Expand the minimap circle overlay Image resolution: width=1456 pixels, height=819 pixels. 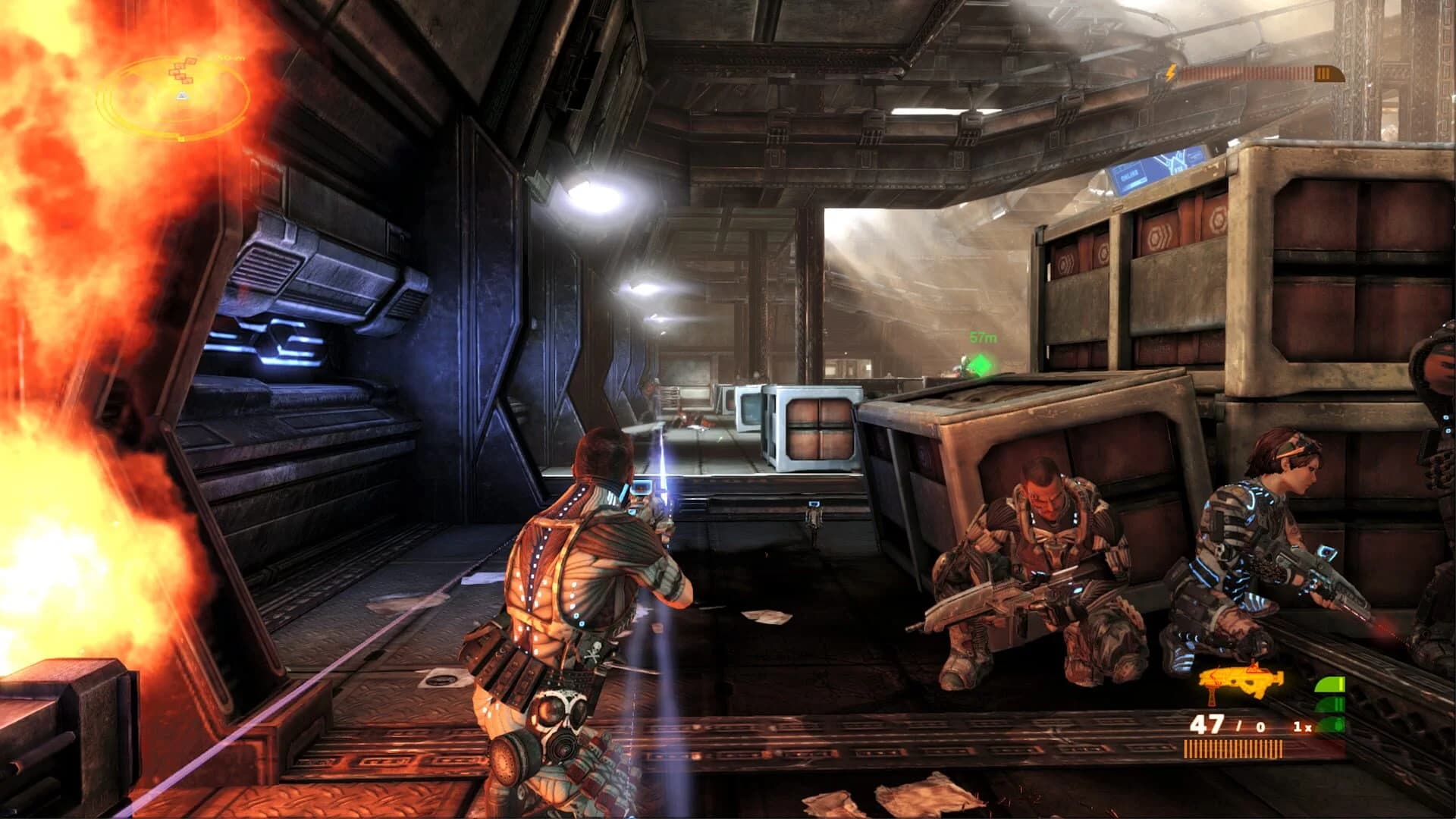click(x=171, y=99)
